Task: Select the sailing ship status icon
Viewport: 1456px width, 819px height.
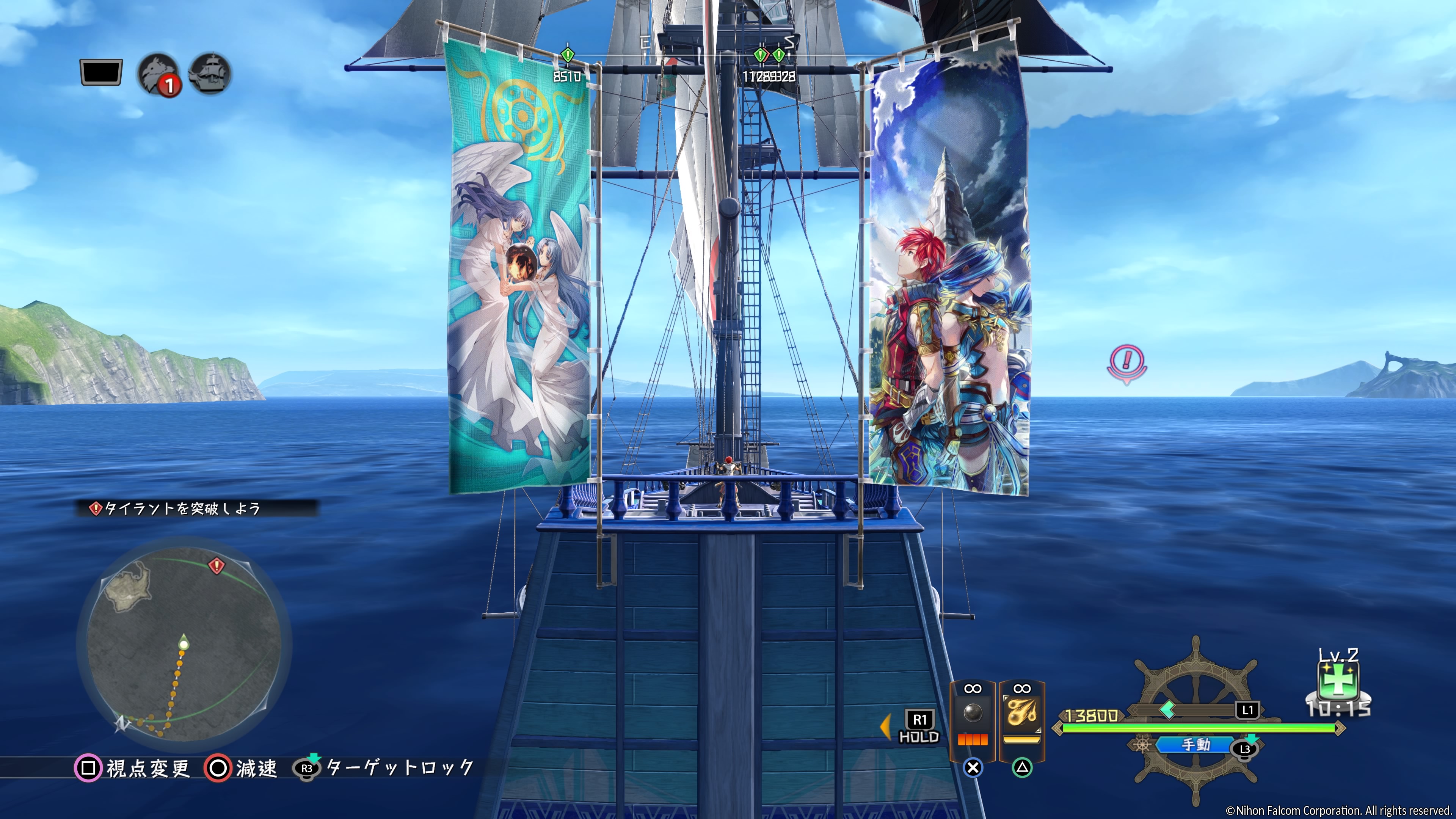Action: click(x=210, y=74)
